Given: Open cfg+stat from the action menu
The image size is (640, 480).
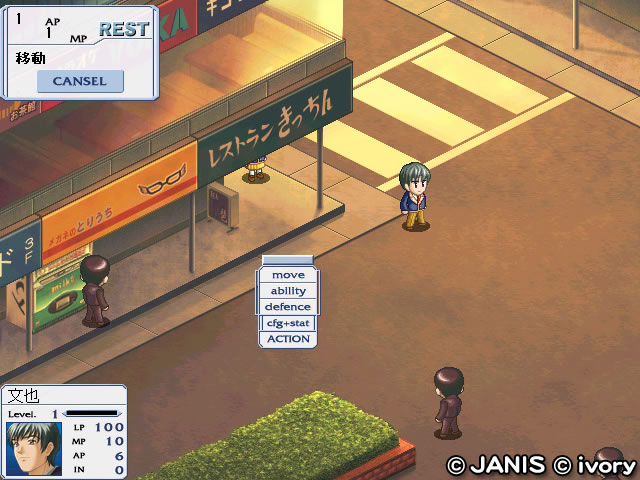Looking at the screenshot, I should click(288, 323).
